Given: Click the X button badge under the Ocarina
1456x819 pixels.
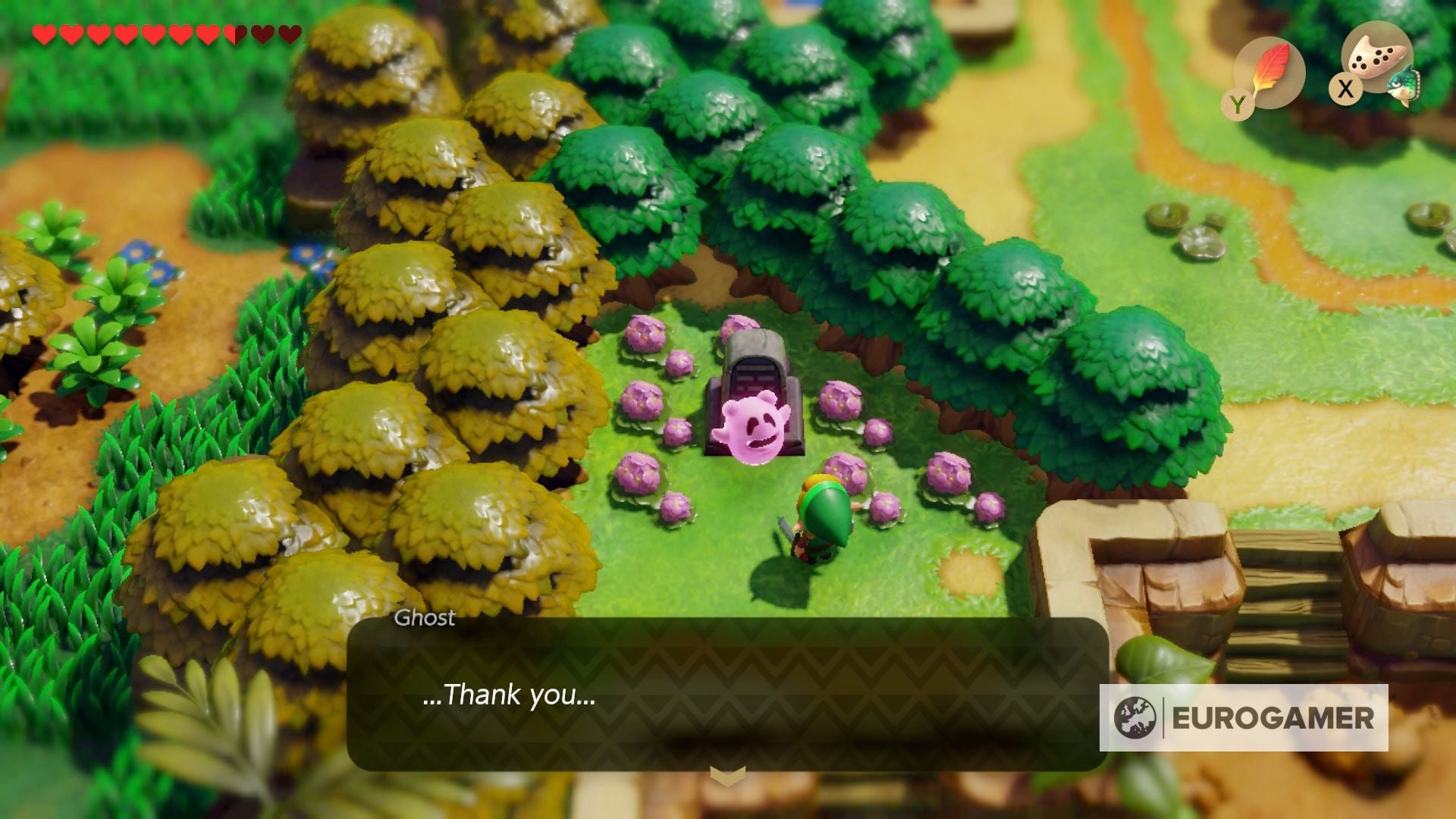Looking at the screenshot, I should pyautogui.click(x=1345, y=89).
